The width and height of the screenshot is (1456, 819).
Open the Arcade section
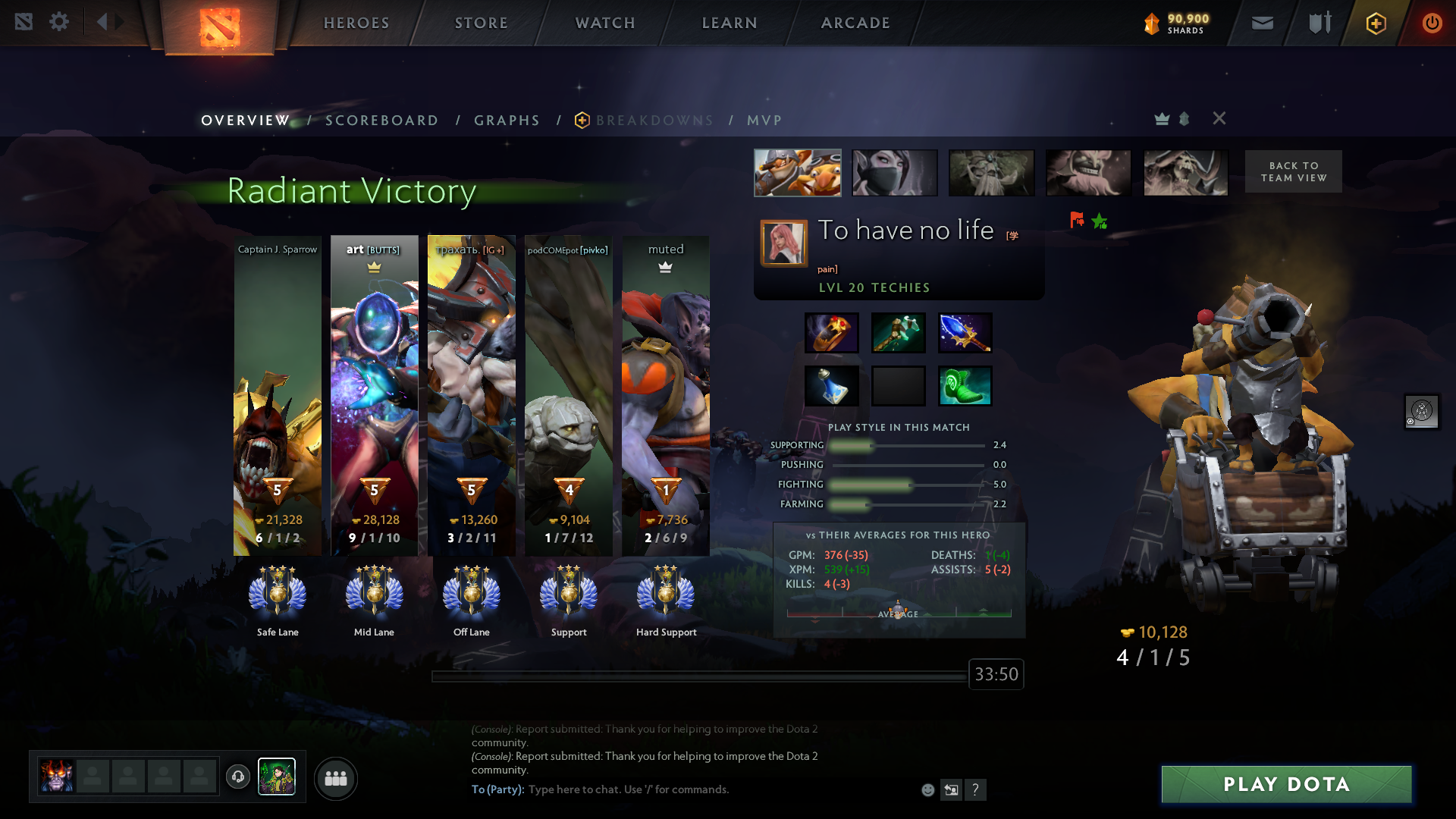tap(855, 23)
